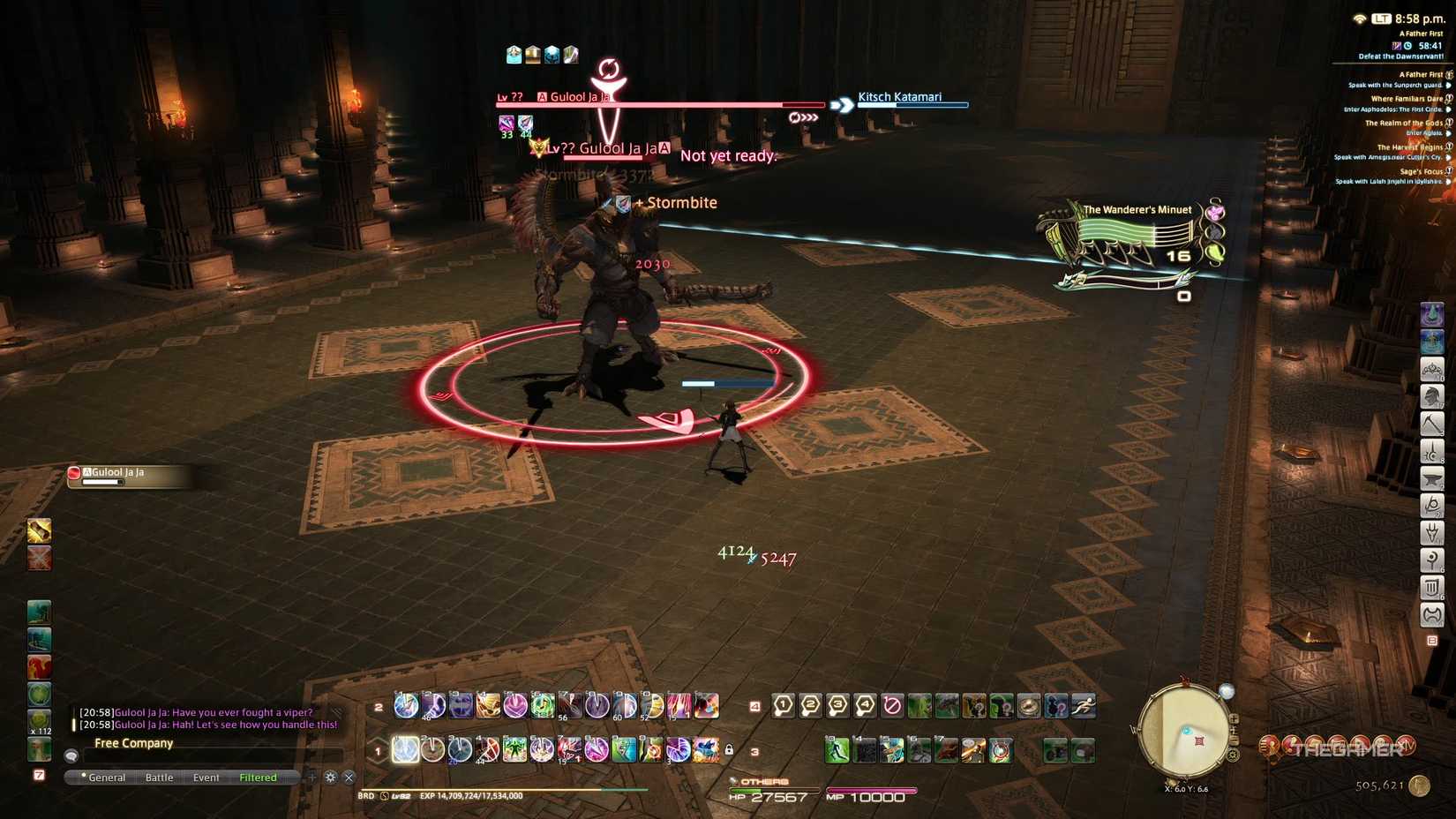1456x819 pixels.
Task: Collapse the Free Company chat window
Action: [349, 777]
